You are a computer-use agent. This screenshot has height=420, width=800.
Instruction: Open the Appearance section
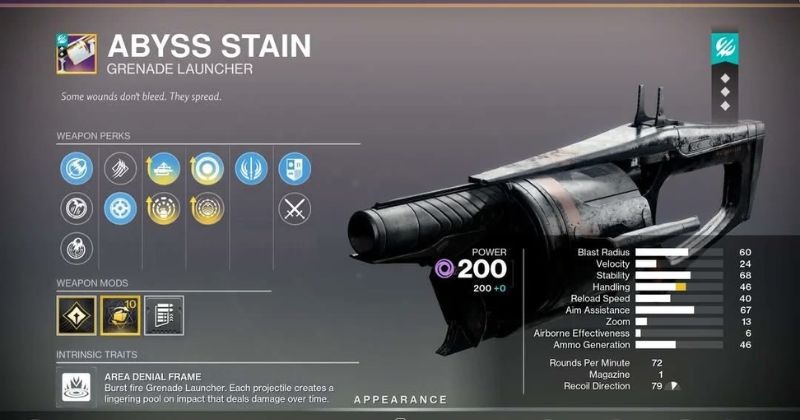click(399, 400)
